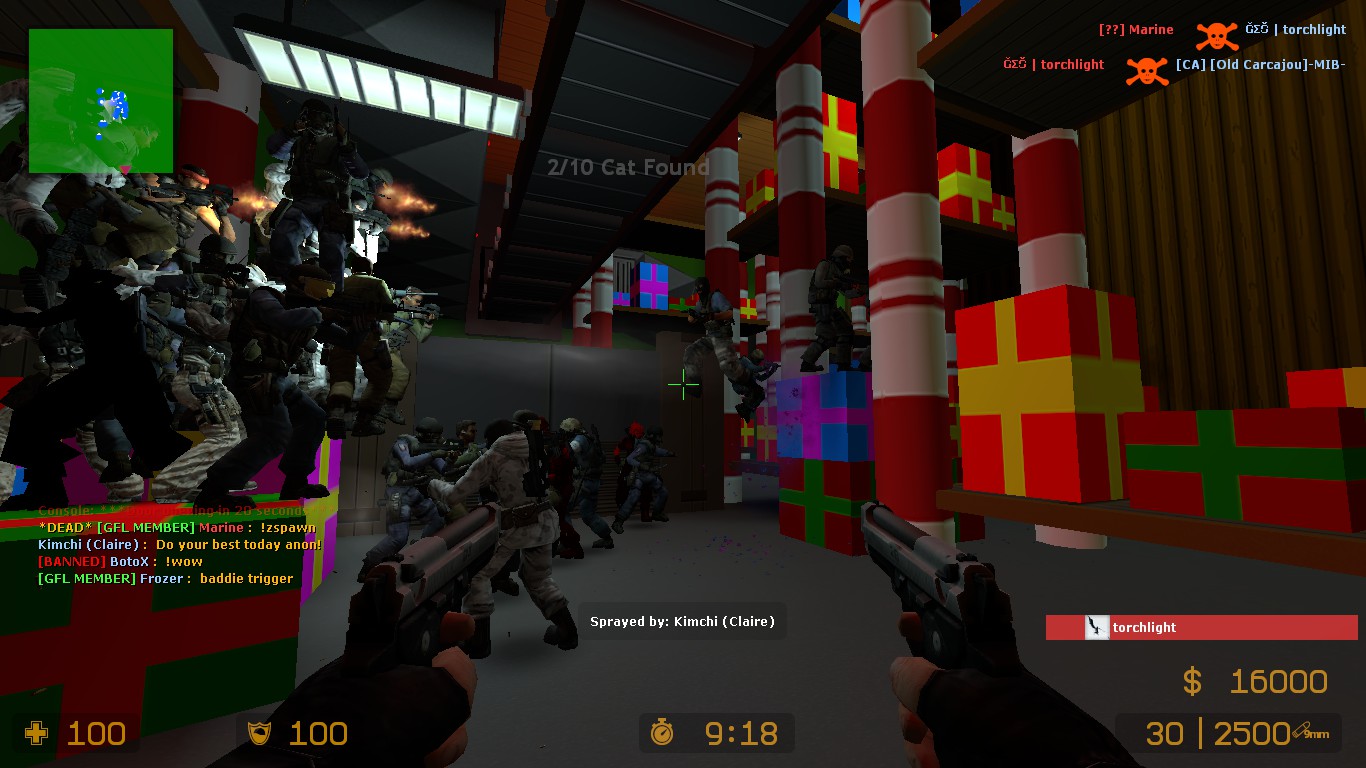The image size is (1366, 768).
Task: Select the red torchlight weapon bar
Action: 1201,628
